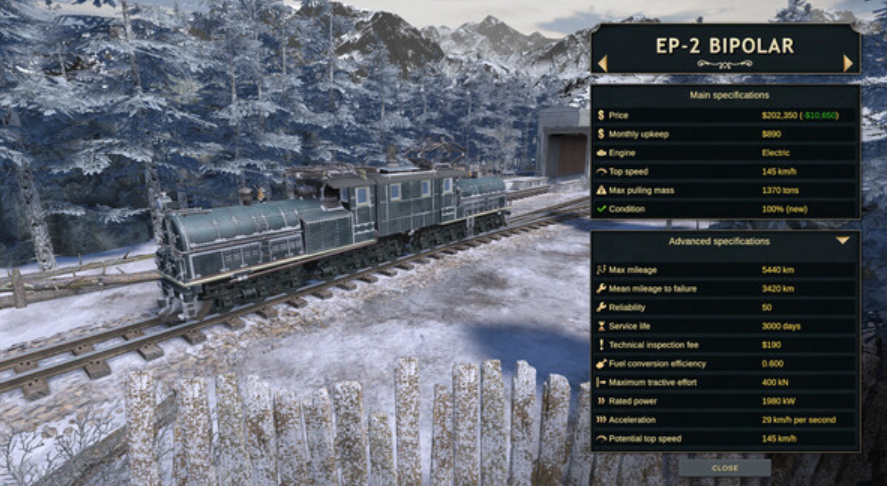Show the previous locomotive with left arrow

pos(603,63)
